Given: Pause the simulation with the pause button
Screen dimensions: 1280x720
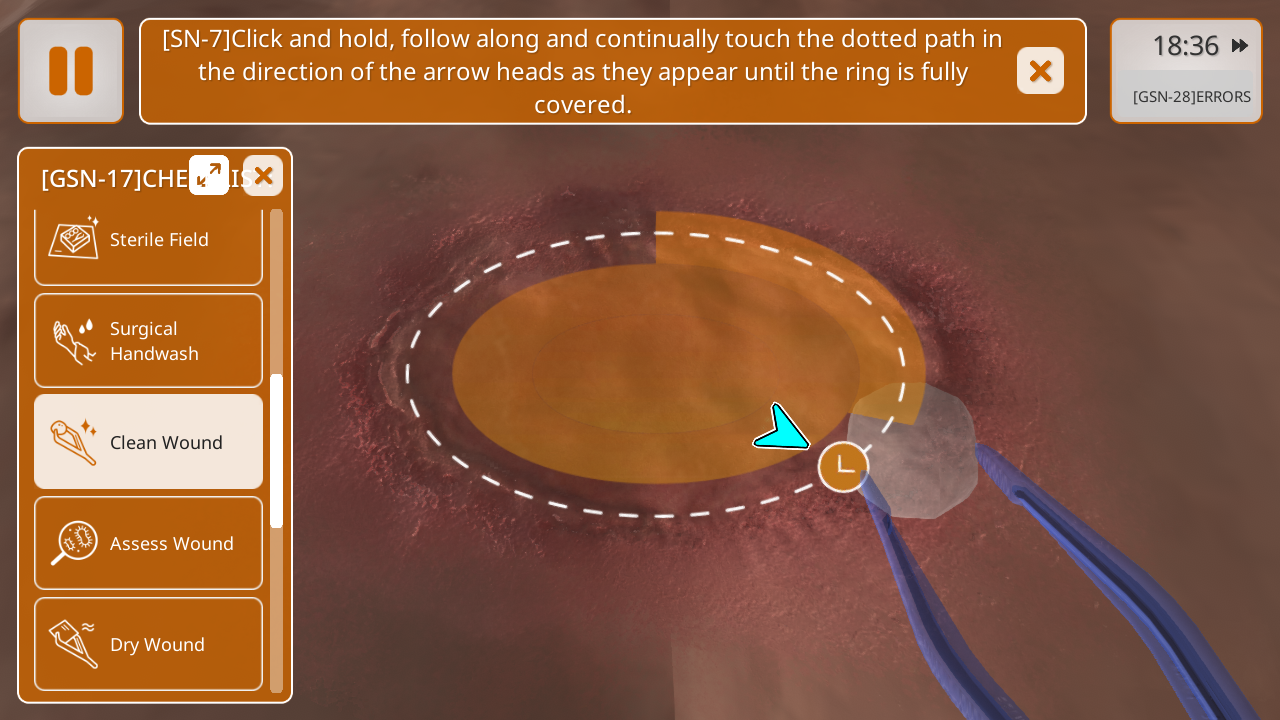Looking at the screenshot, I should (x=71, y=71).
